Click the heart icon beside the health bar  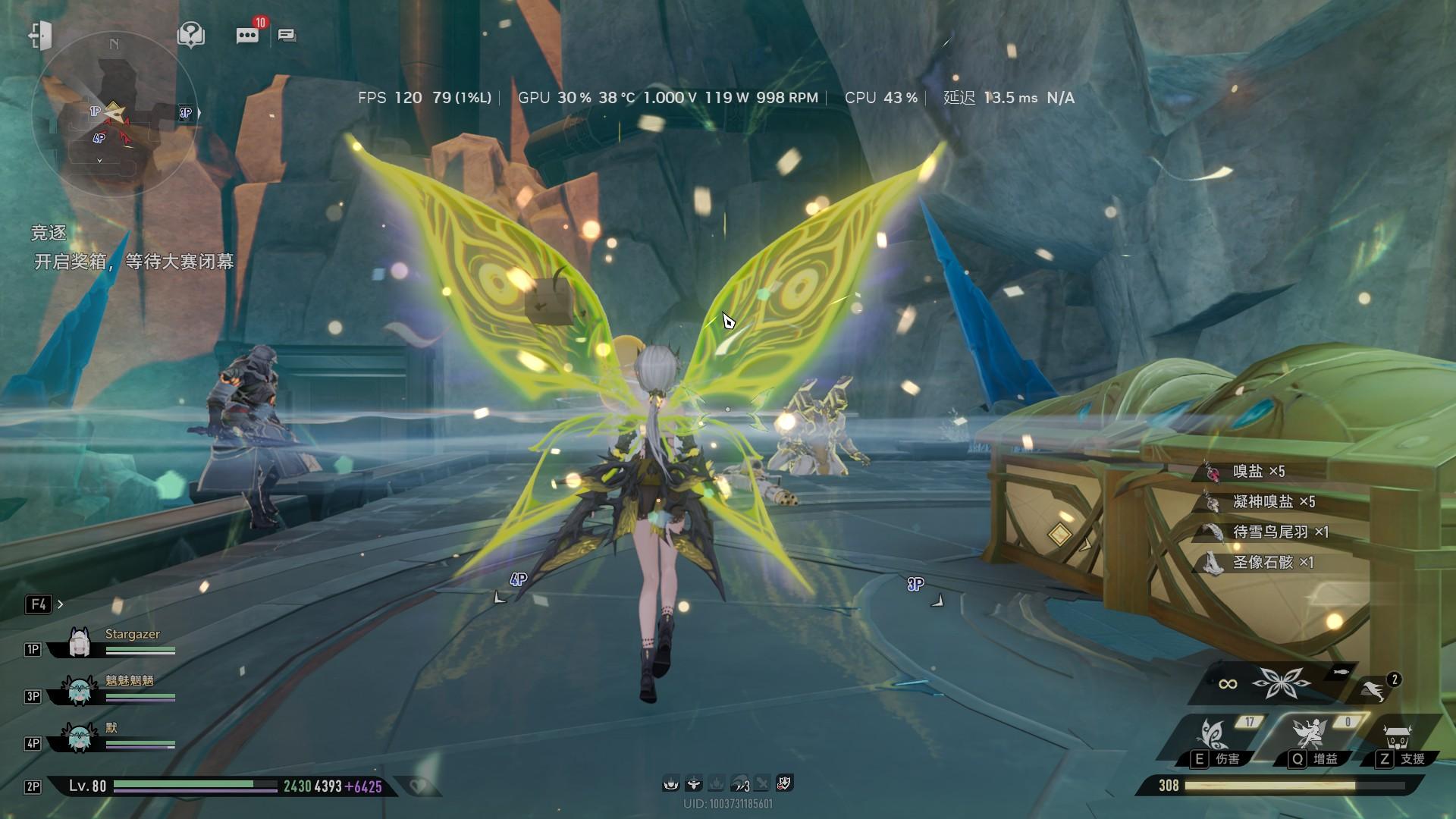(417, 786)
